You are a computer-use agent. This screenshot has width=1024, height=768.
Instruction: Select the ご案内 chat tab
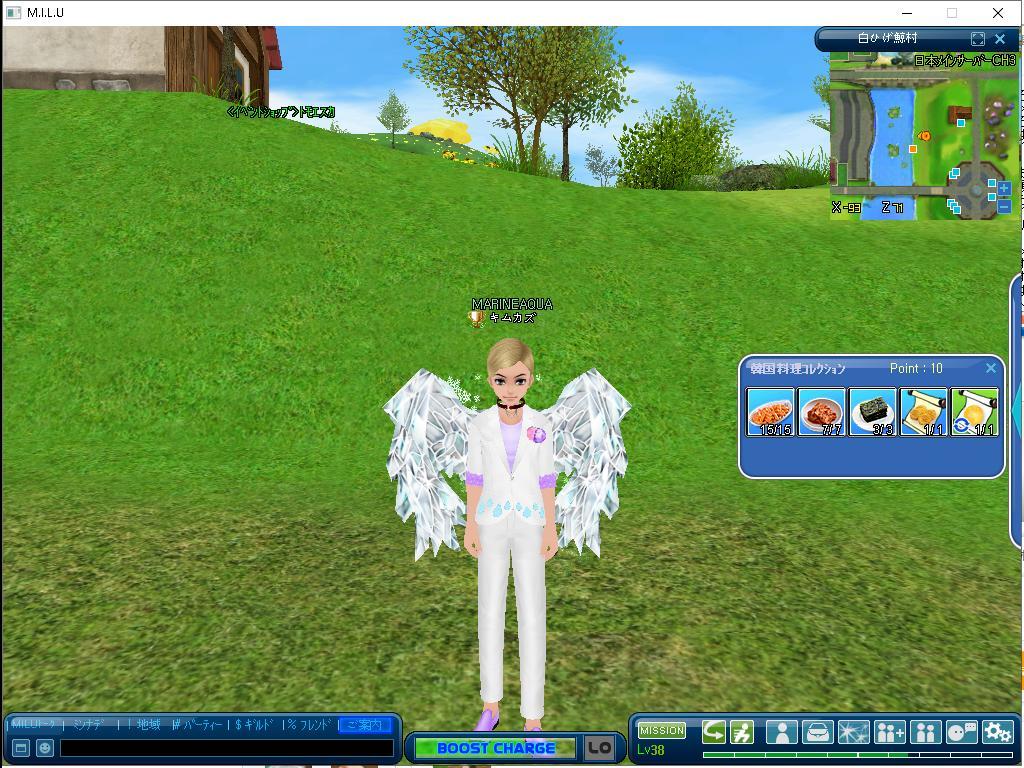(x=364, y=725)
